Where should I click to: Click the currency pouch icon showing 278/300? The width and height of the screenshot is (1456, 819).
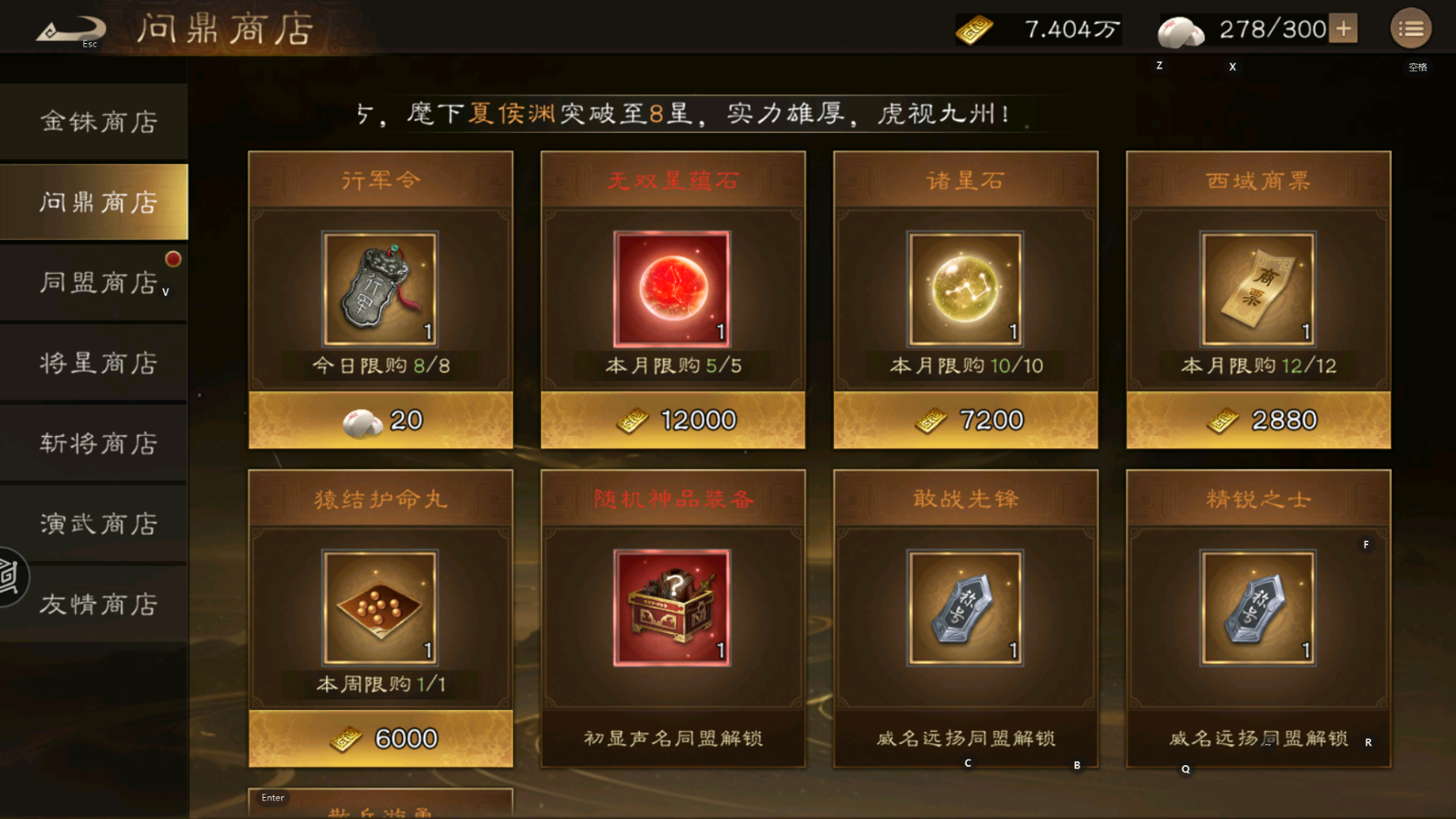pyautogui.click(x=1176, y=28)
